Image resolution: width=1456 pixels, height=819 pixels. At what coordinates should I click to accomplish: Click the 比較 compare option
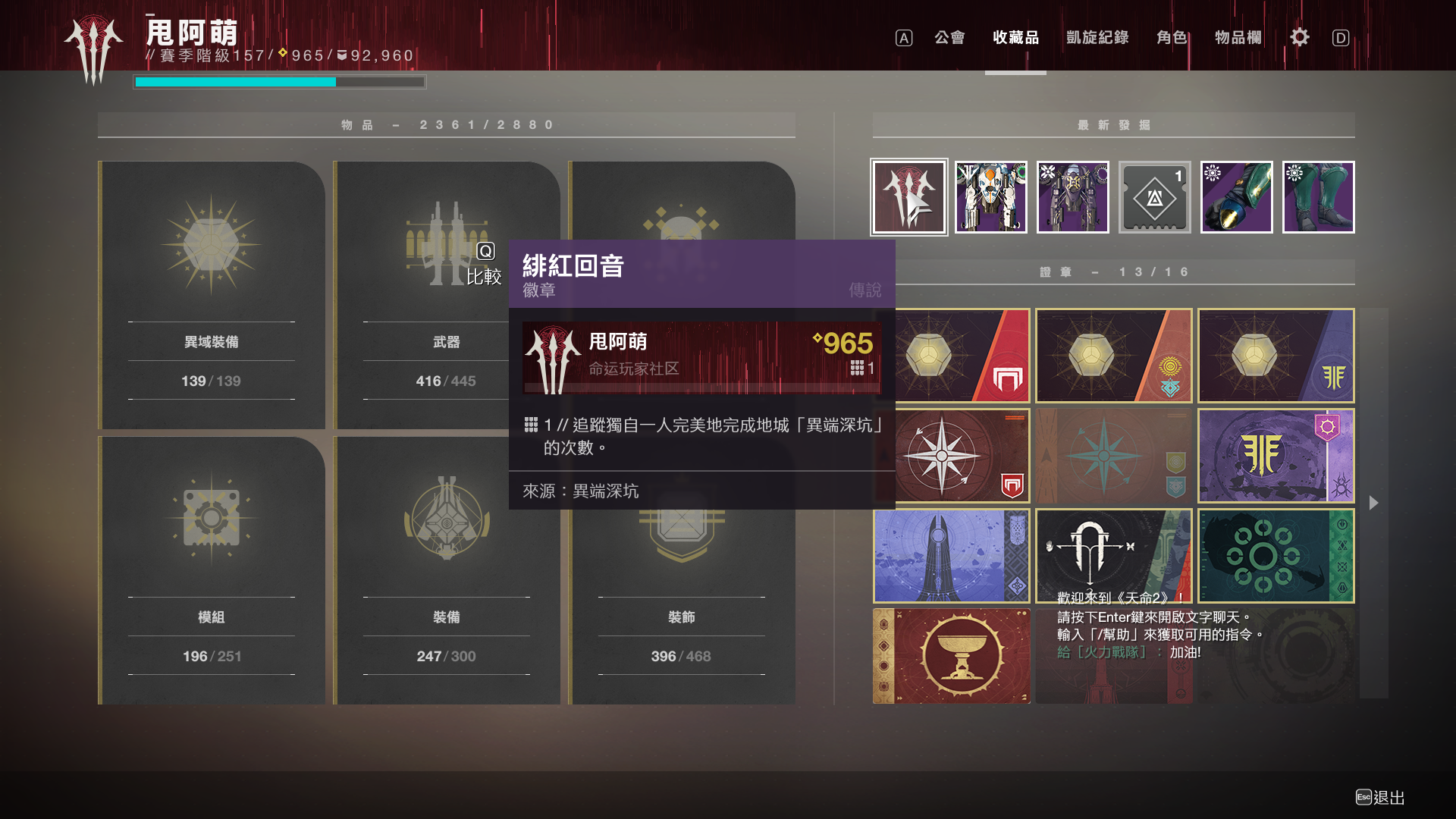(x=485, y=278)
